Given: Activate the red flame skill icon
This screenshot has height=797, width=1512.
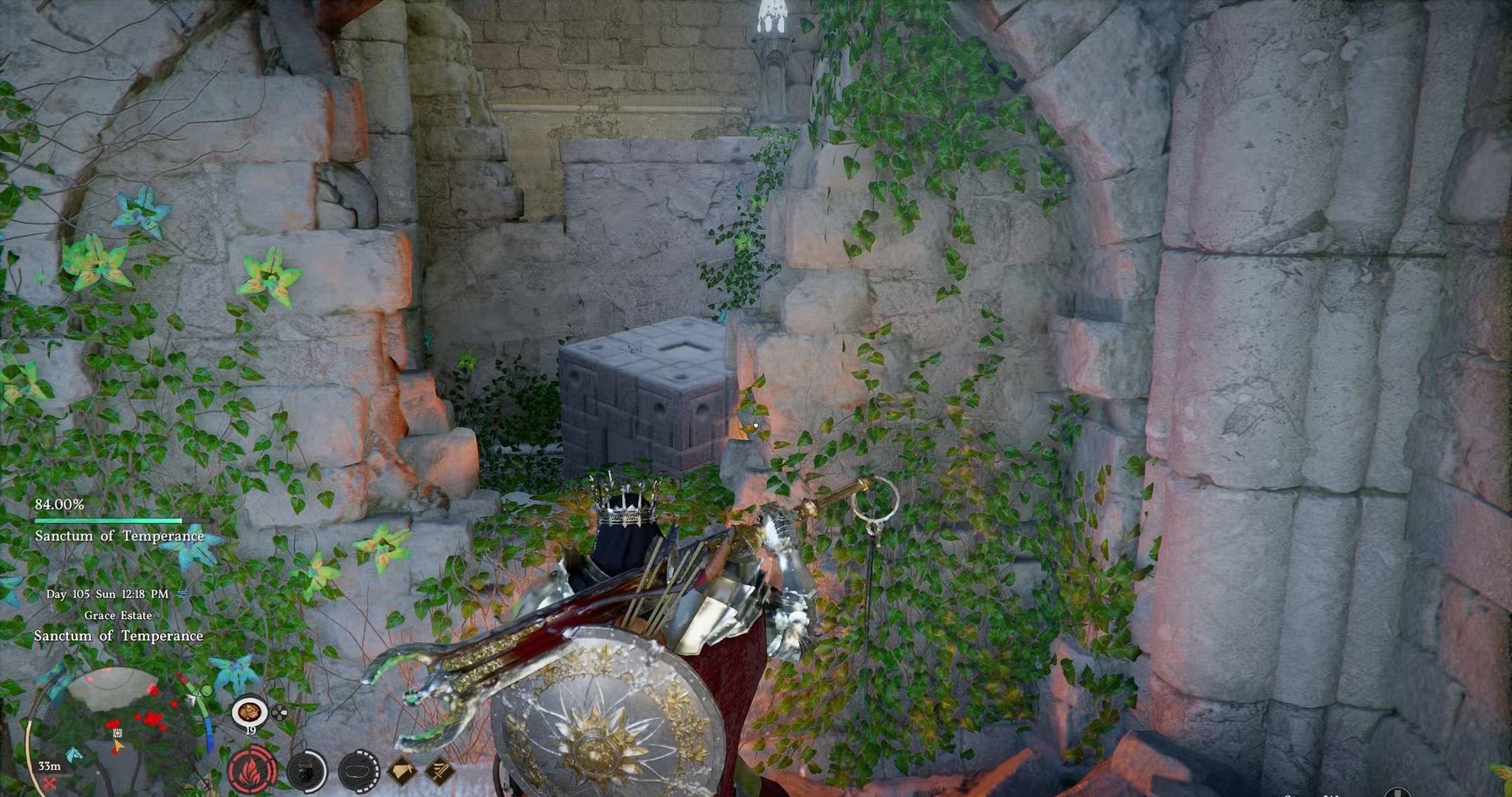Looking at the screenshot, I should click(252, 771).
